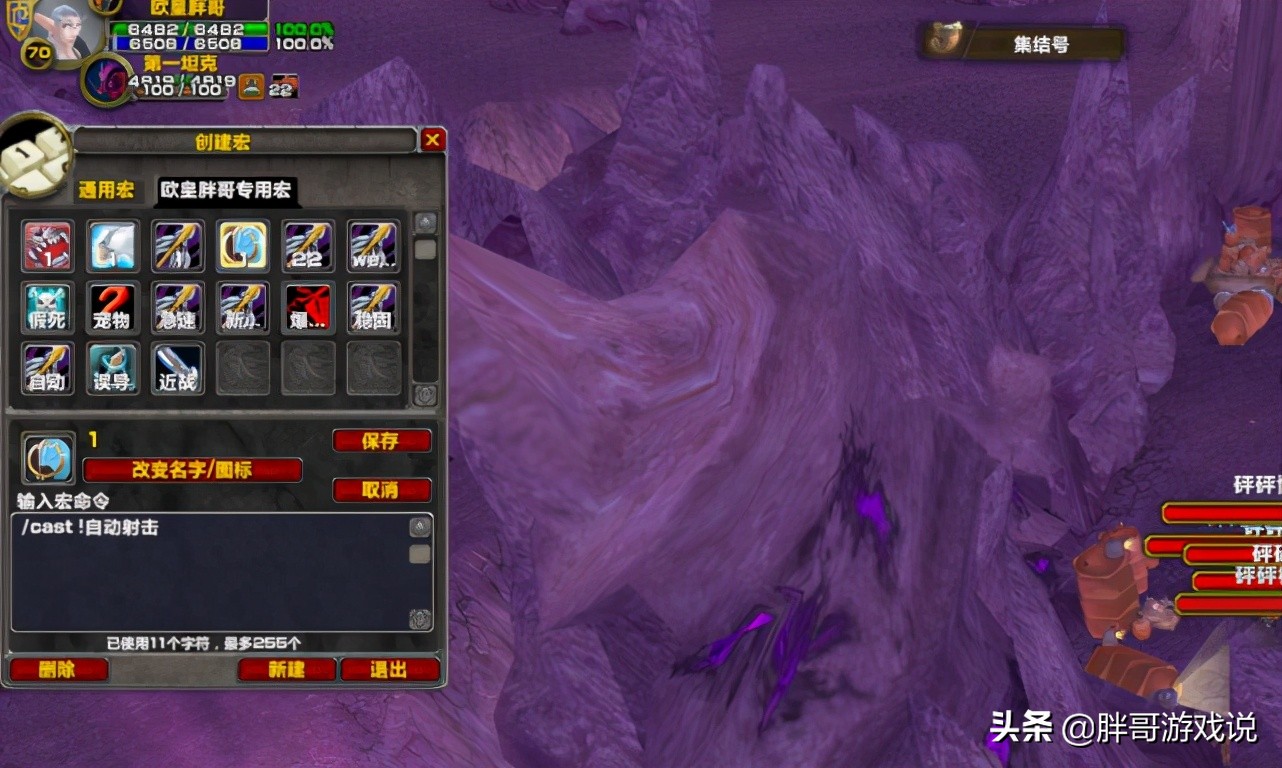Click the 保存 save button

coord(381,441)
